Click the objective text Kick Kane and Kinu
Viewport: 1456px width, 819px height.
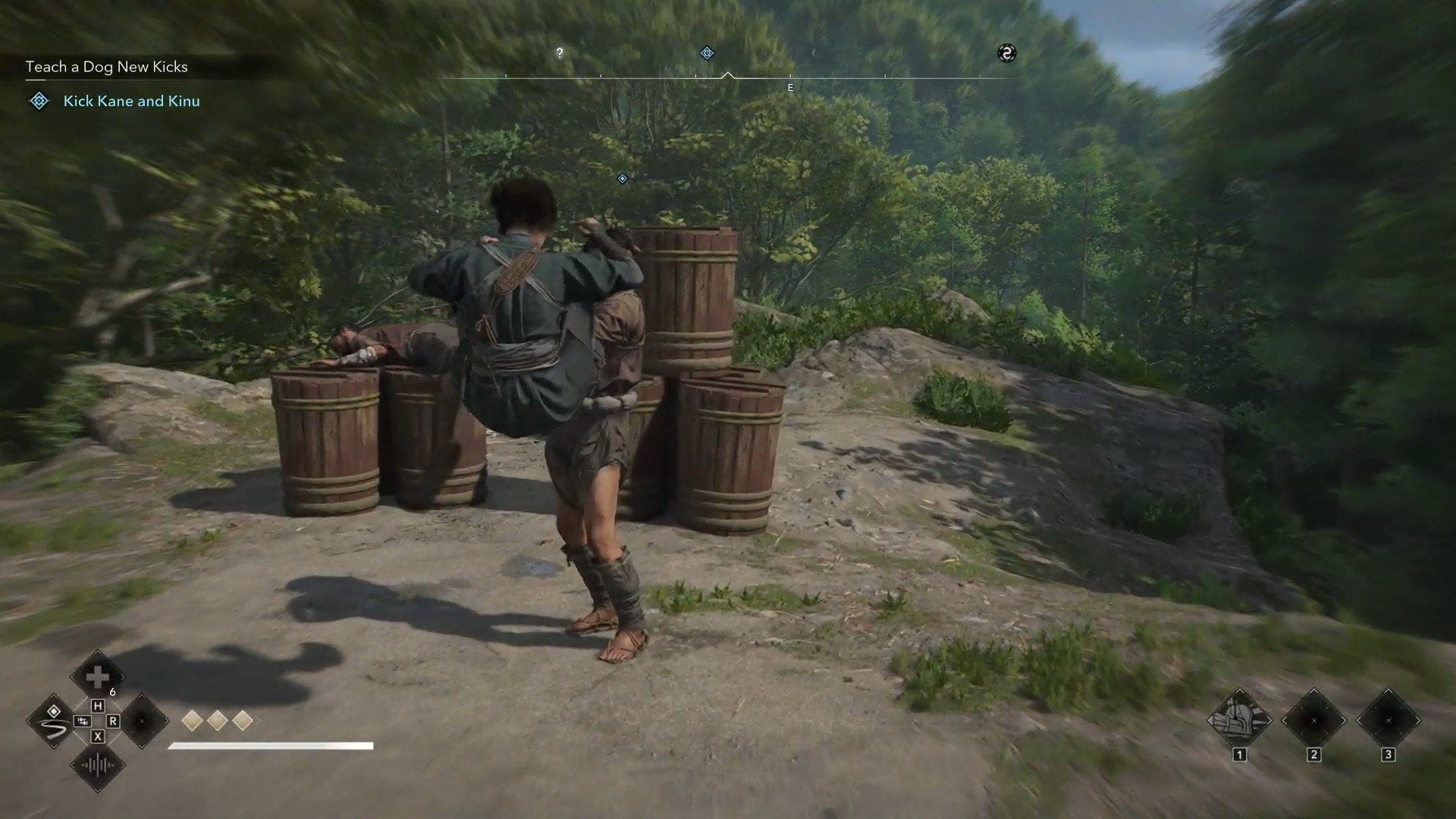coord(131,101)
